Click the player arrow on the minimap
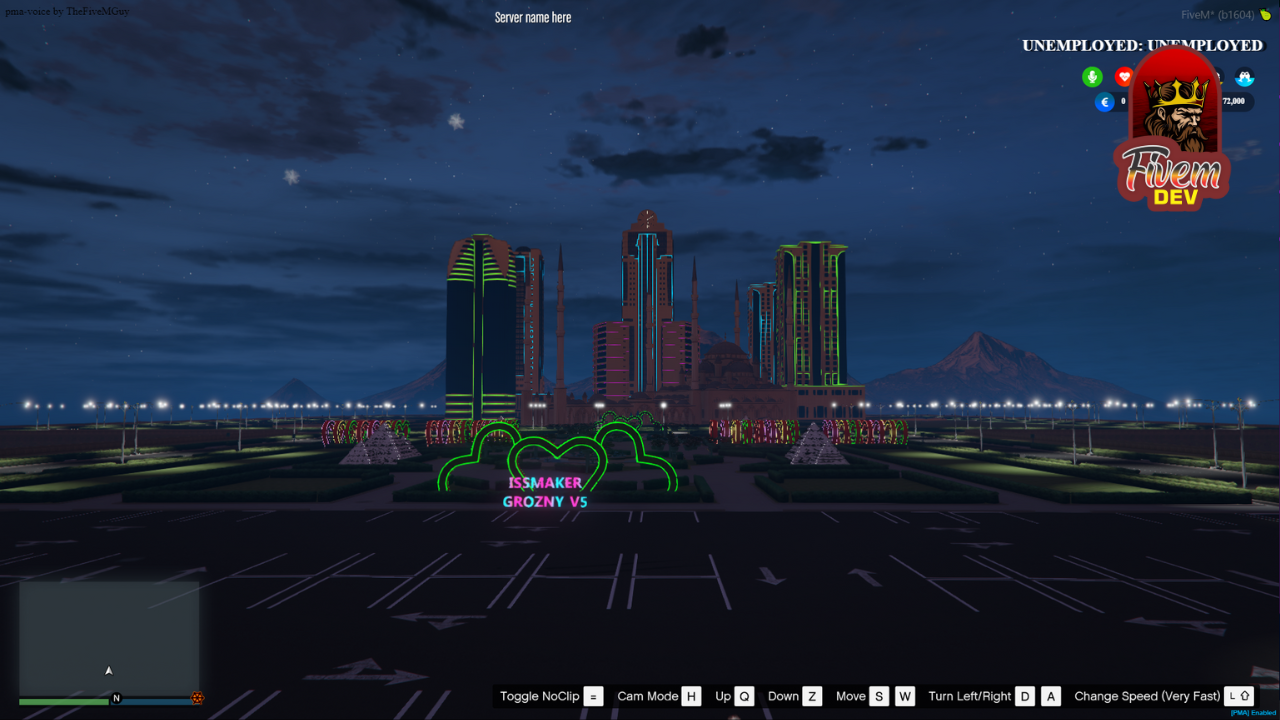Screen dimensions: 1280x720 coord(108,672)
